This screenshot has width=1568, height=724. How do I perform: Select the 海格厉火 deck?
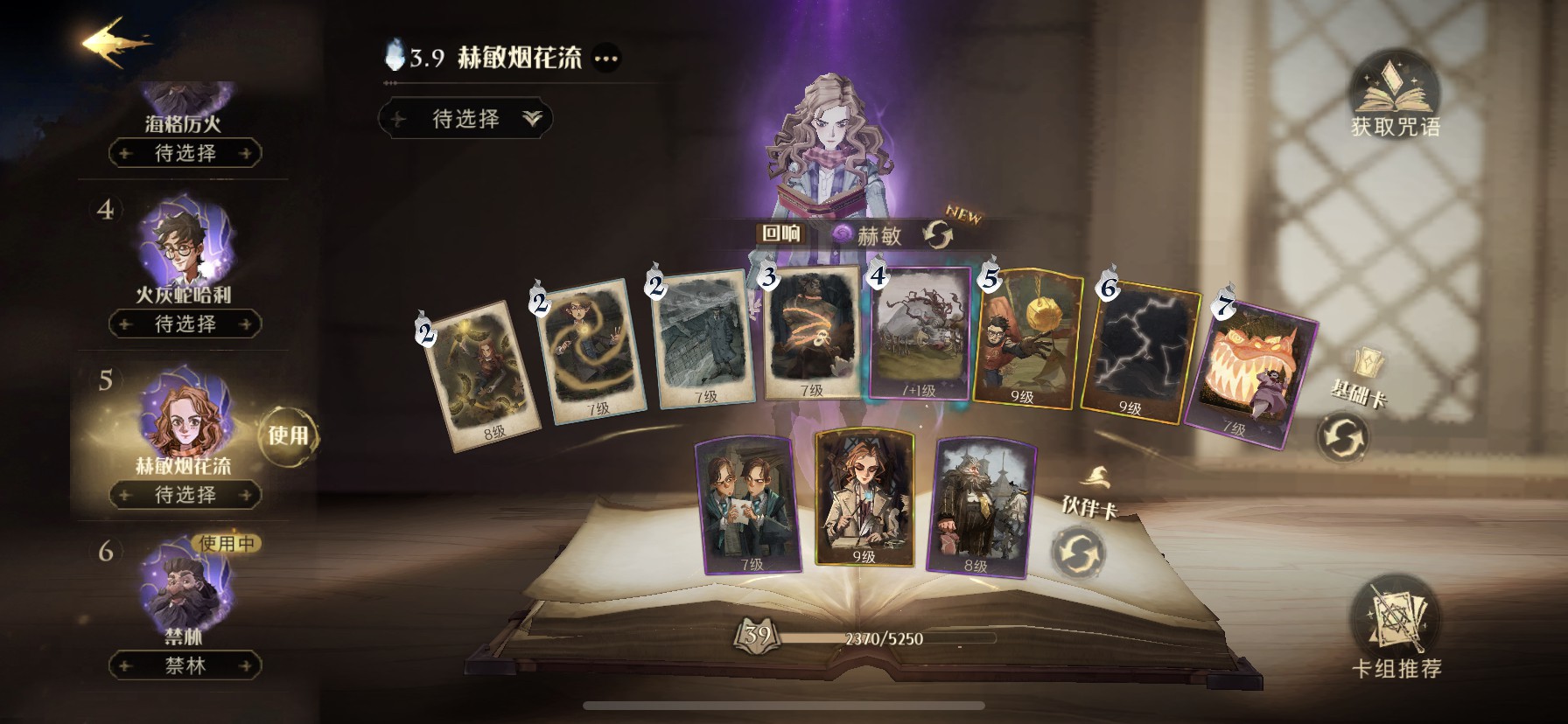point(182,112)
